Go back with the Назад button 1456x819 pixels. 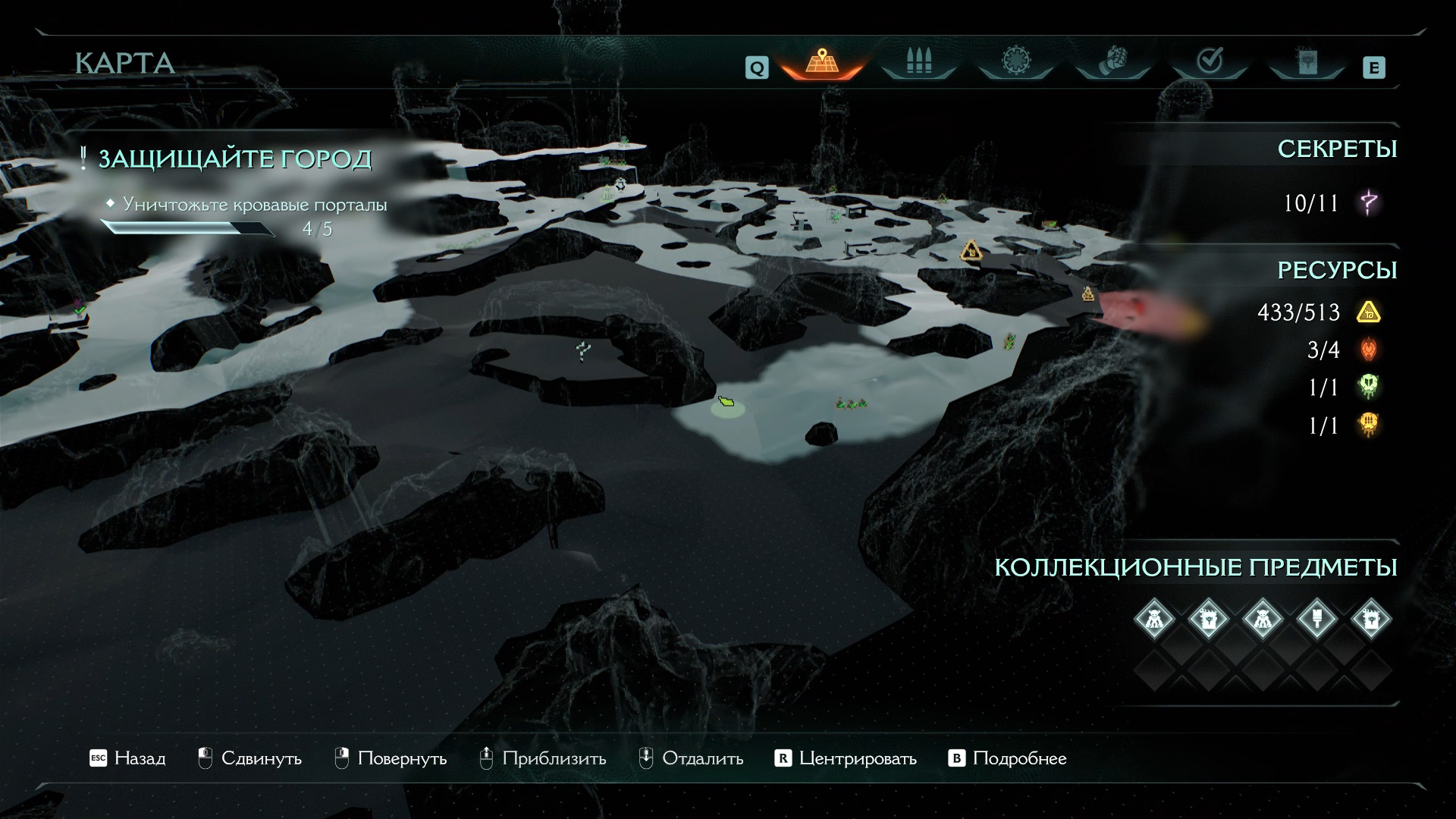point(127,758)
